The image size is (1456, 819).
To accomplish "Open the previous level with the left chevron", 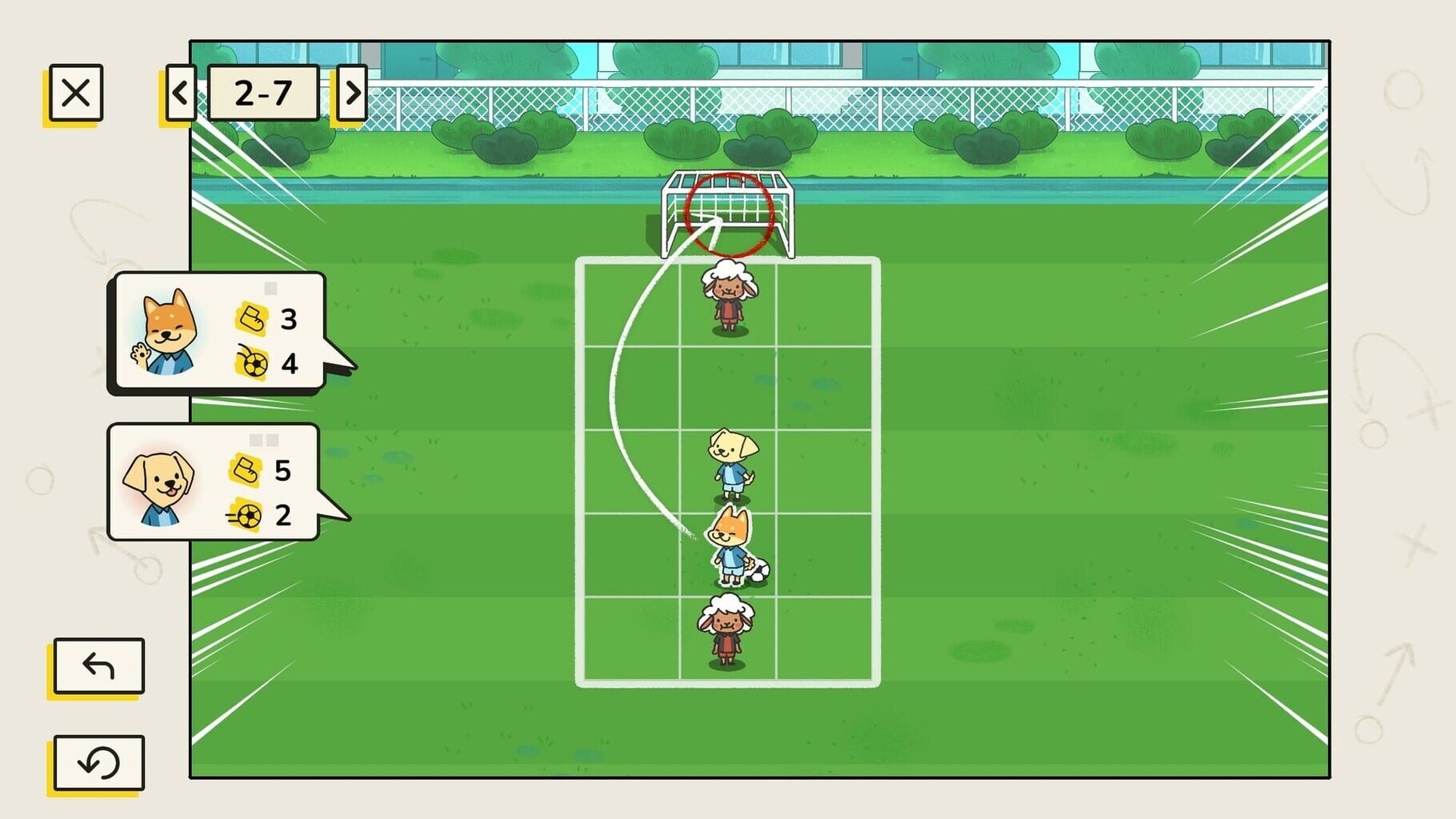I will [179, 91].
